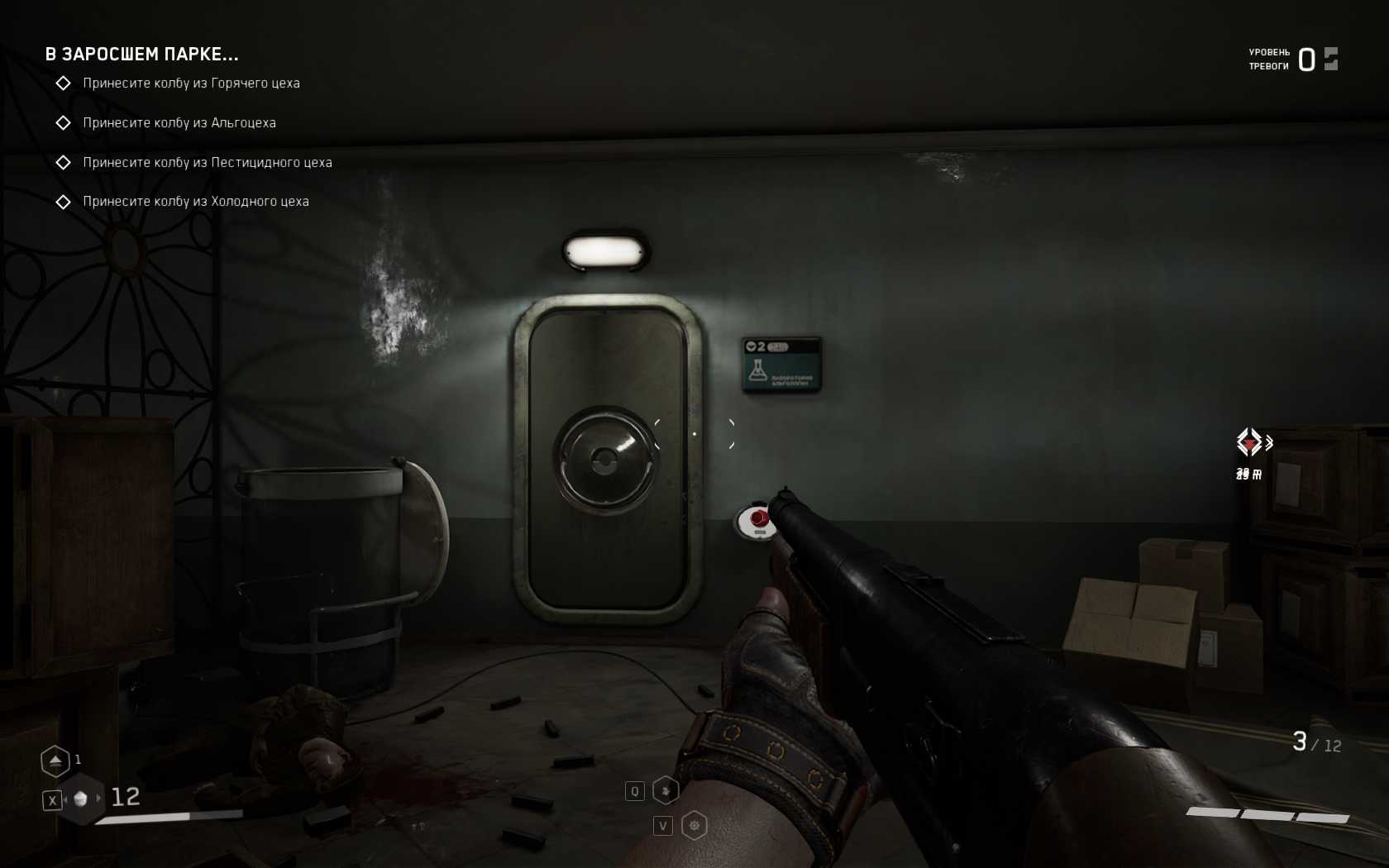This screenshot has width=1389, height=868.
Task: Activate the upper glove ability hexagon
Action: click(666, 790)
